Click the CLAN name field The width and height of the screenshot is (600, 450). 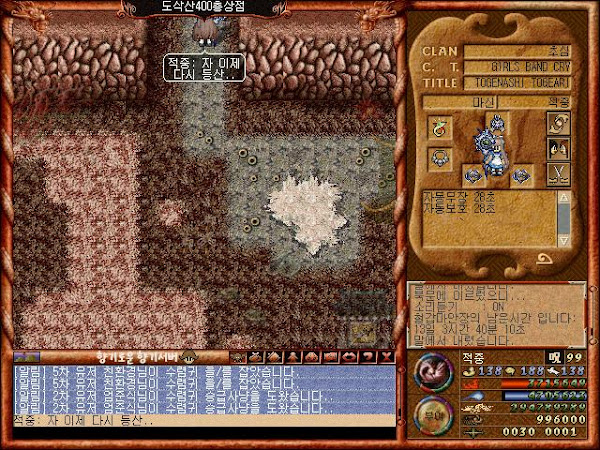pyautogui.click(x=522, y=51)
